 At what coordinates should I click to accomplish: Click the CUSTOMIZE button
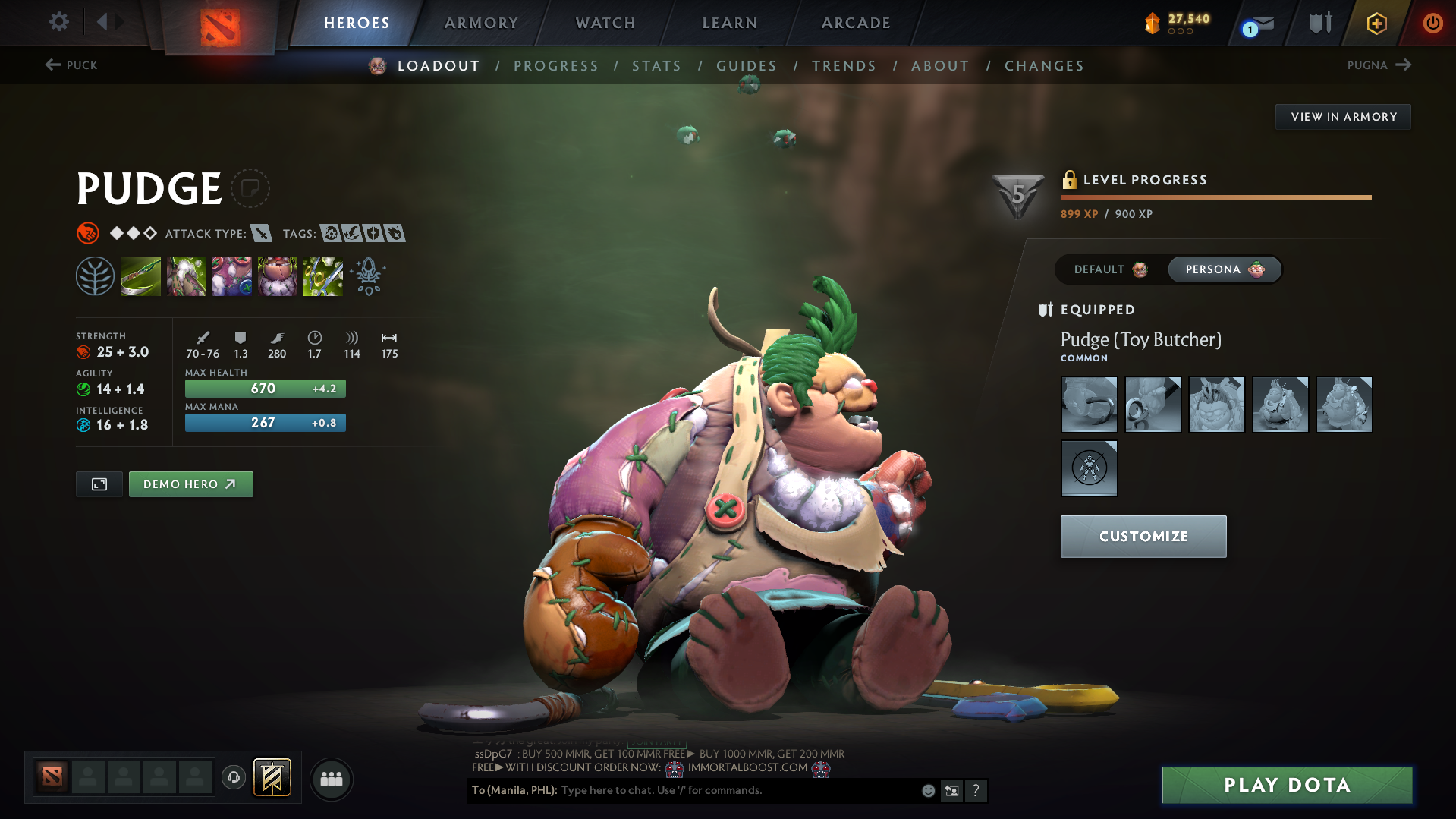[x=1143, y=536]
